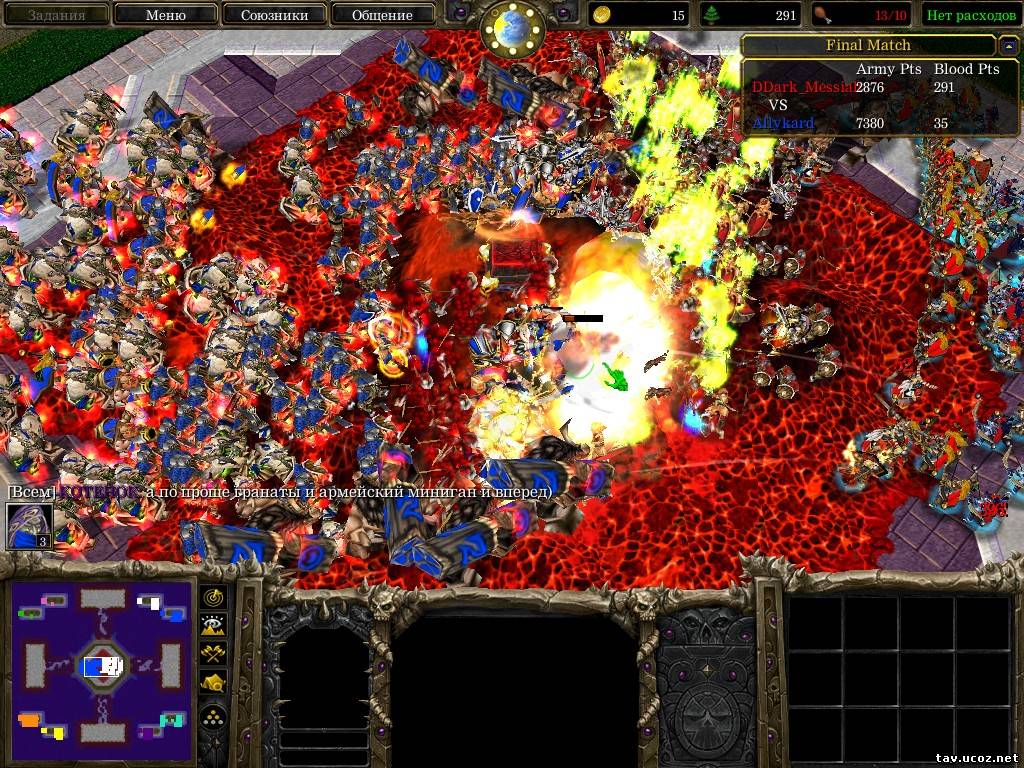Open the Союзники allies panel

pos(273,15)
